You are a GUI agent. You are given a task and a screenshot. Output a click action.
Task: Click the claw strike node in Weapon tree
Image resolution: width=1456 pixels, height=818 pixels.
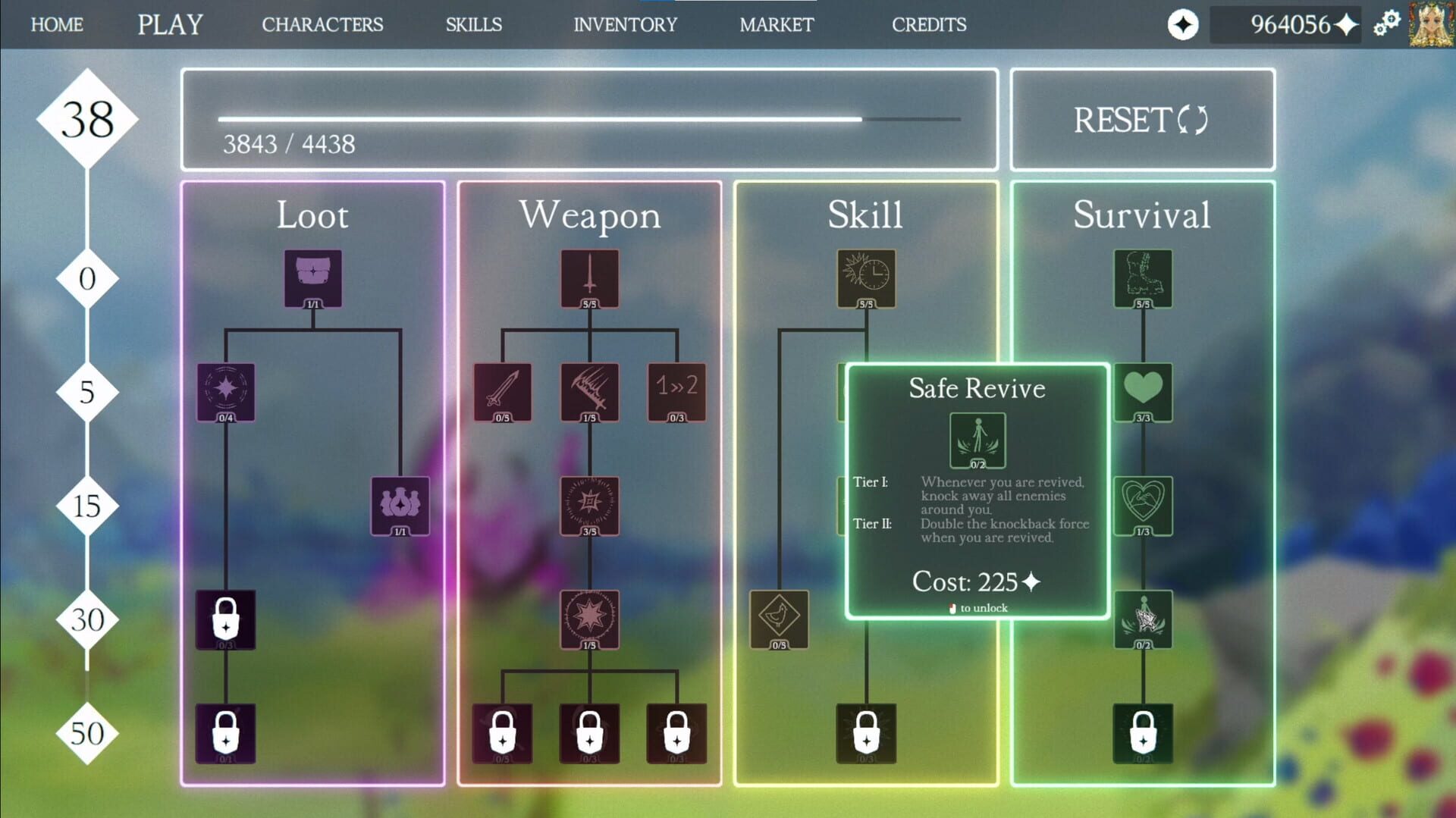588,391
